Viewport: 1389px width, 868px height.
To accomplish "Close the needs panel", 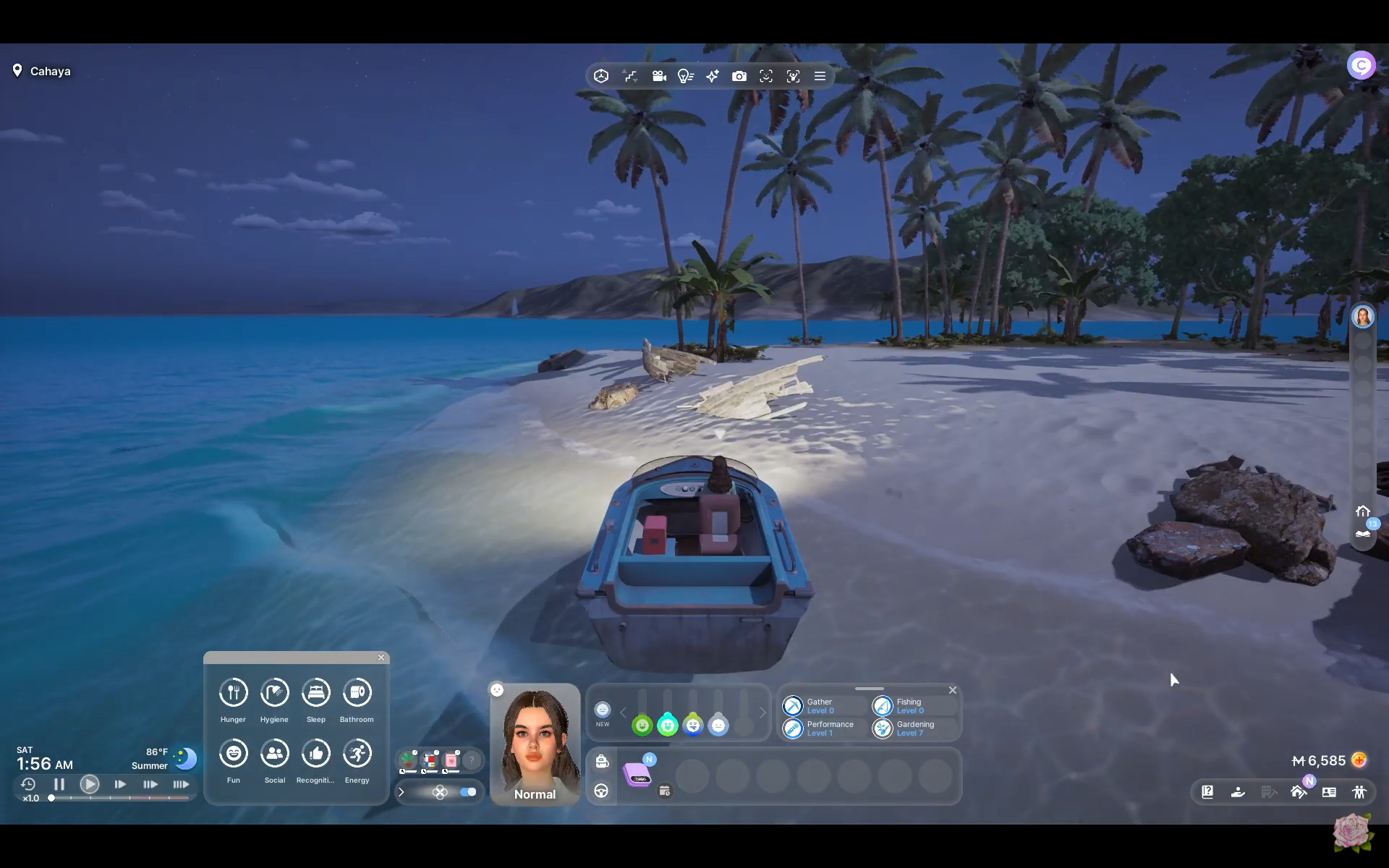I will pos(381,658).
